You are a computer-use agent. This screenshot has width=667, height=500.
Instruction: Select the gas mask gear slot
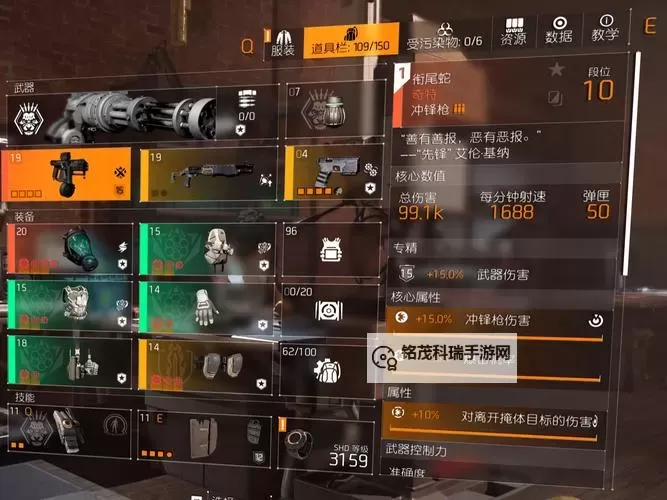coord(70,249)
